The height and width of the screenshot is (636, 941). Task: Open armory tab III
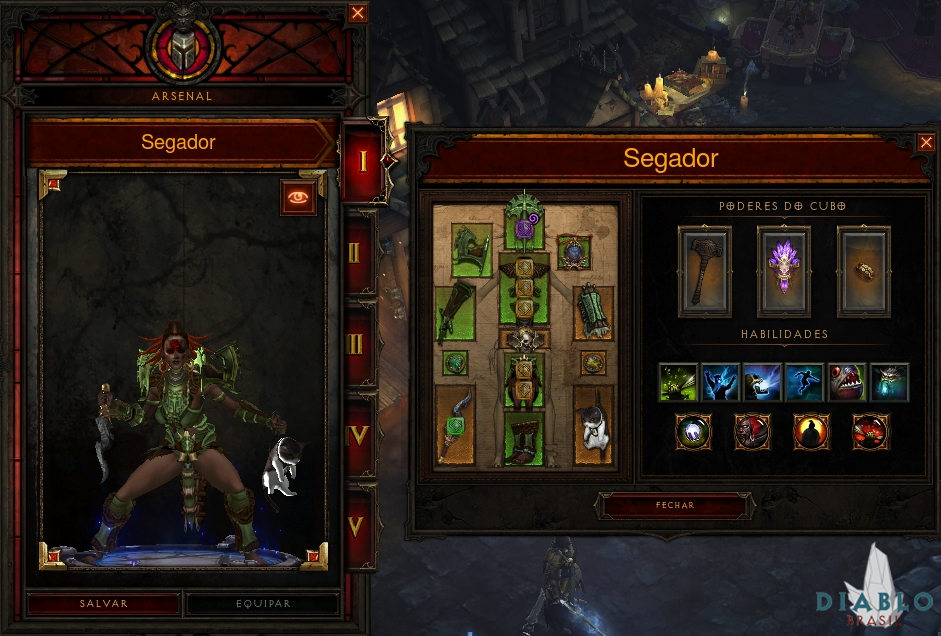coord(357,345)
